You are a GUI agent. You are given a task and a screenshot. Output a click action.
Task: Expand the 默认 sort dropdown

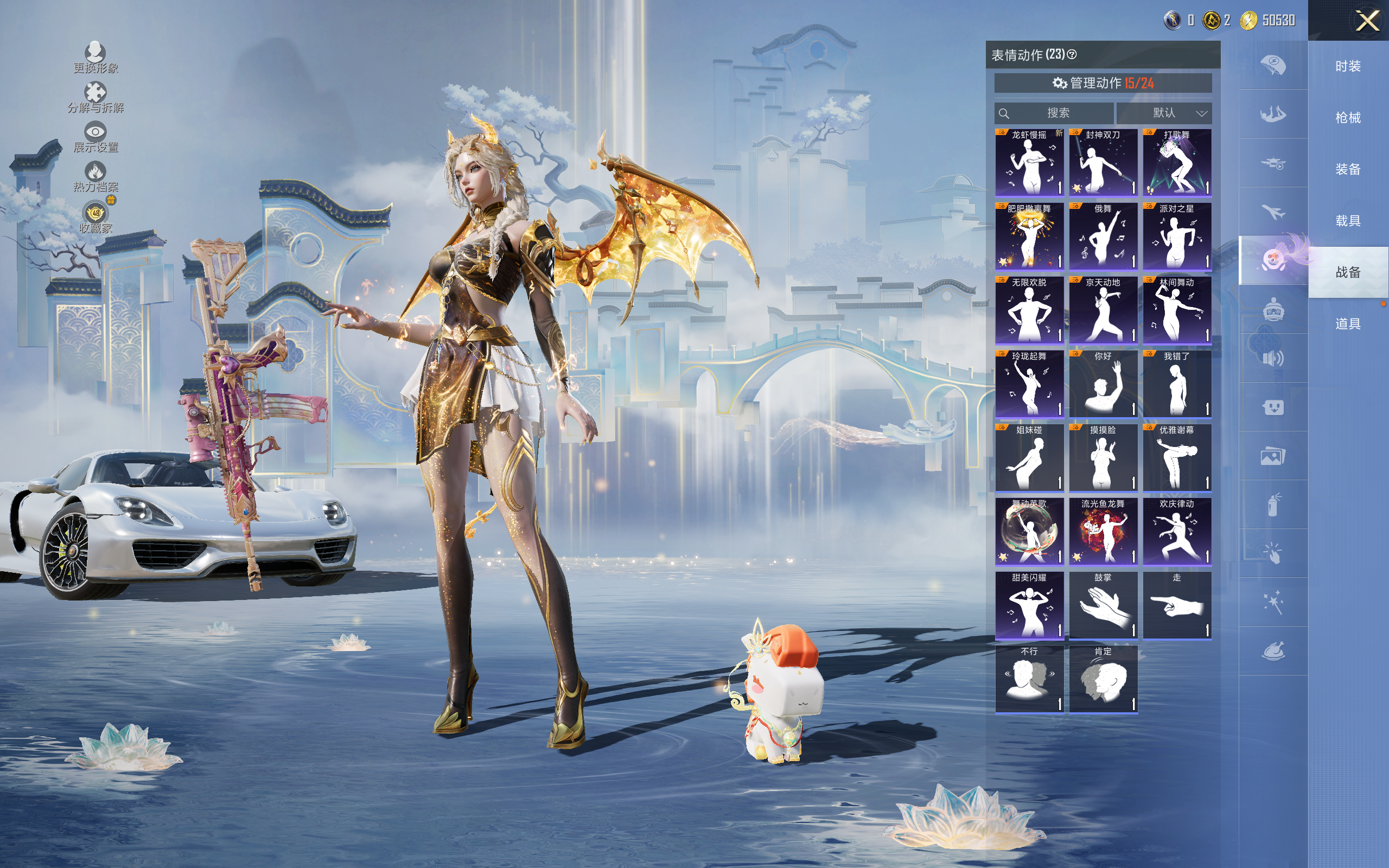coord(1164,113)
